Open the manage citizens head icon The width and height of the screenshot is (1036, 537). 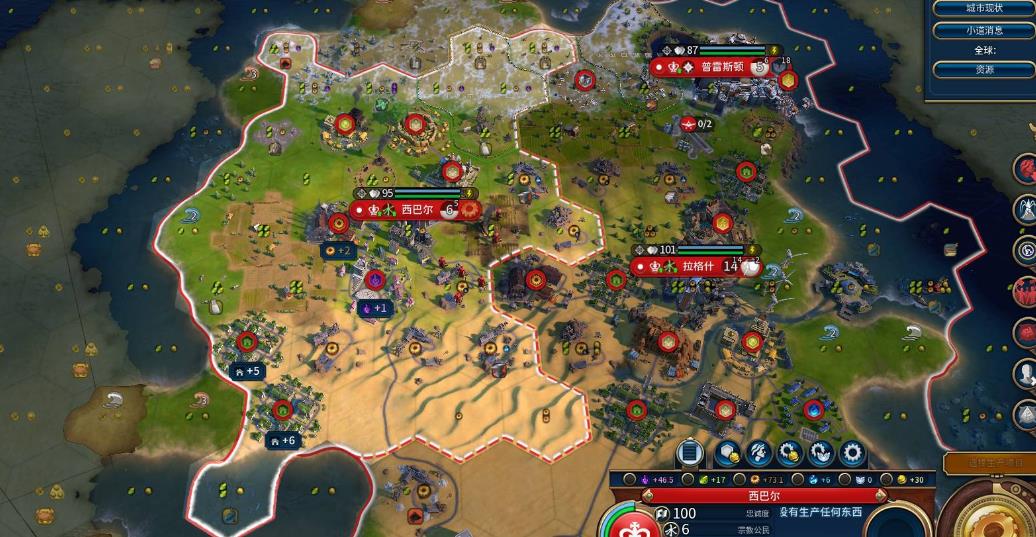(758, 453)
